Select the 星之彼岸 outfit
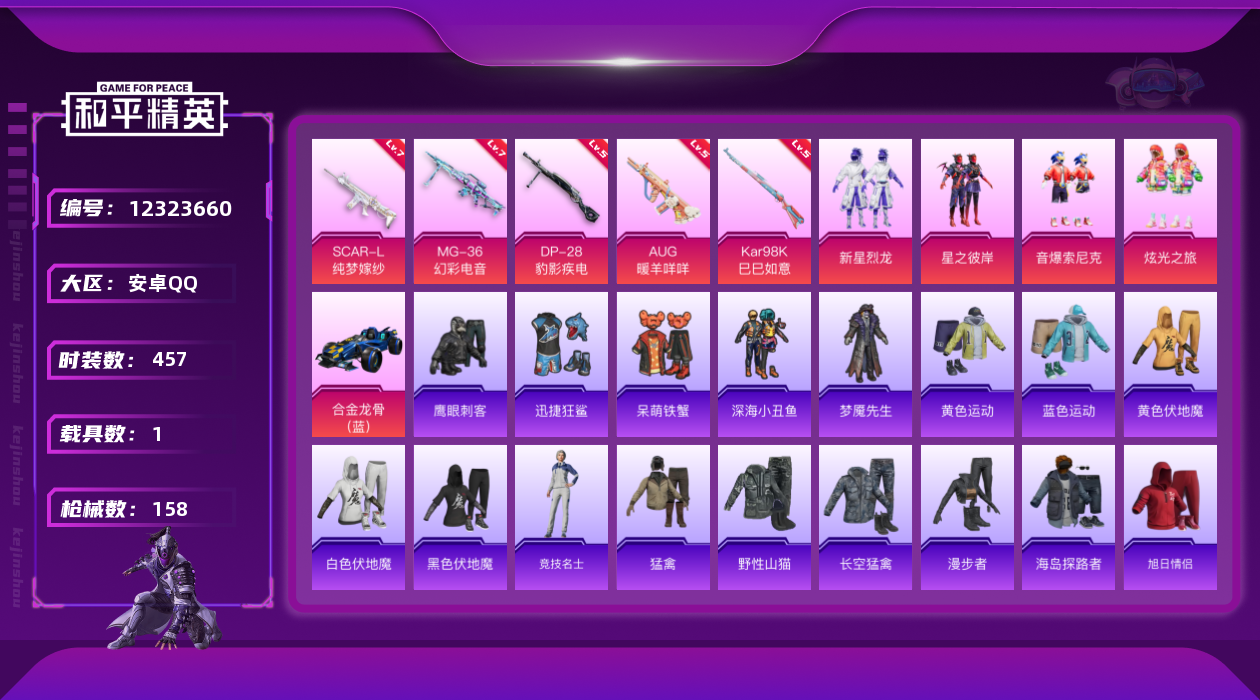This screenshot has height=700, width=1260. (967, 211)
